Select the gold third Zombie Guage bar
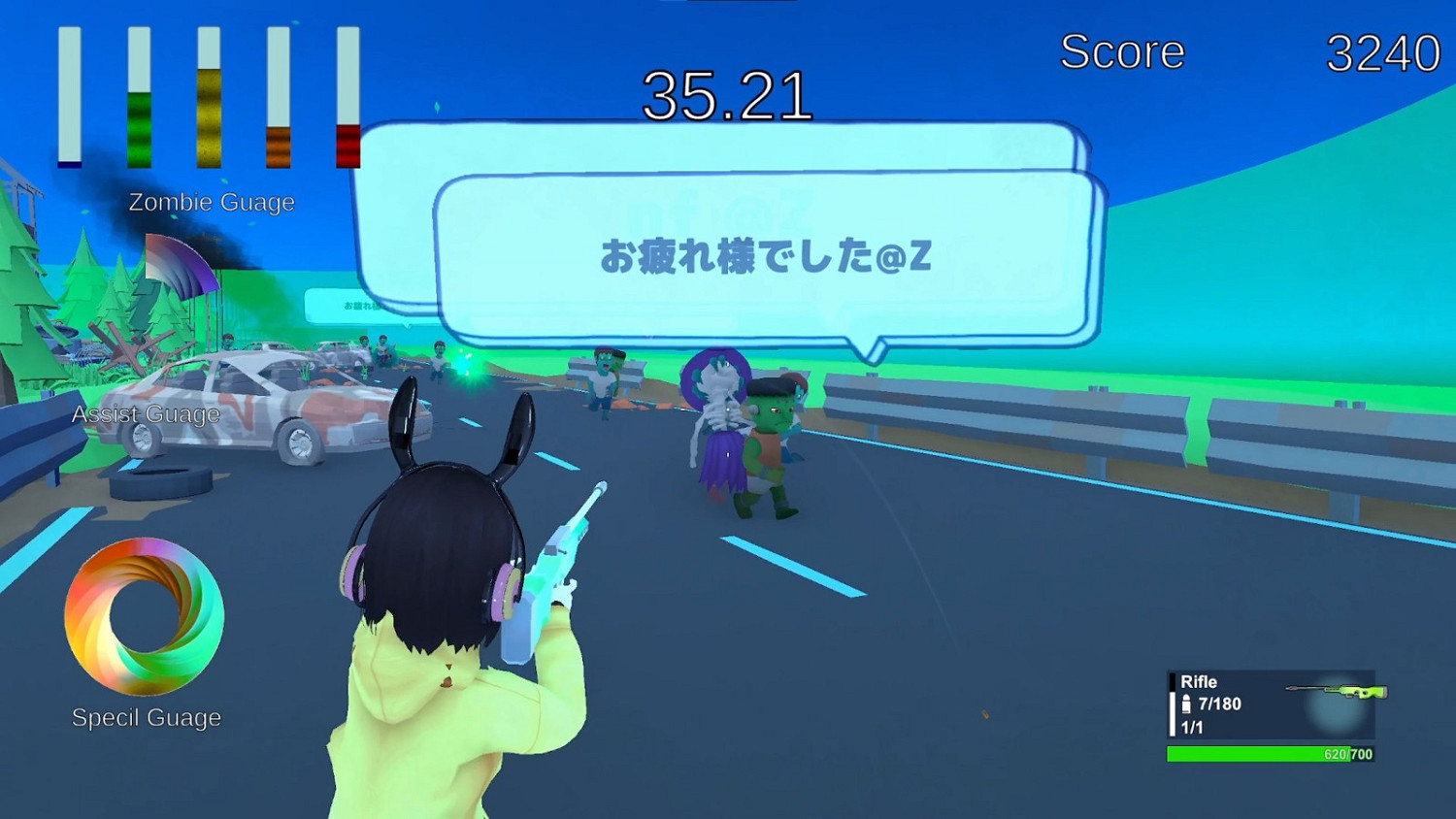 [209, 97]
